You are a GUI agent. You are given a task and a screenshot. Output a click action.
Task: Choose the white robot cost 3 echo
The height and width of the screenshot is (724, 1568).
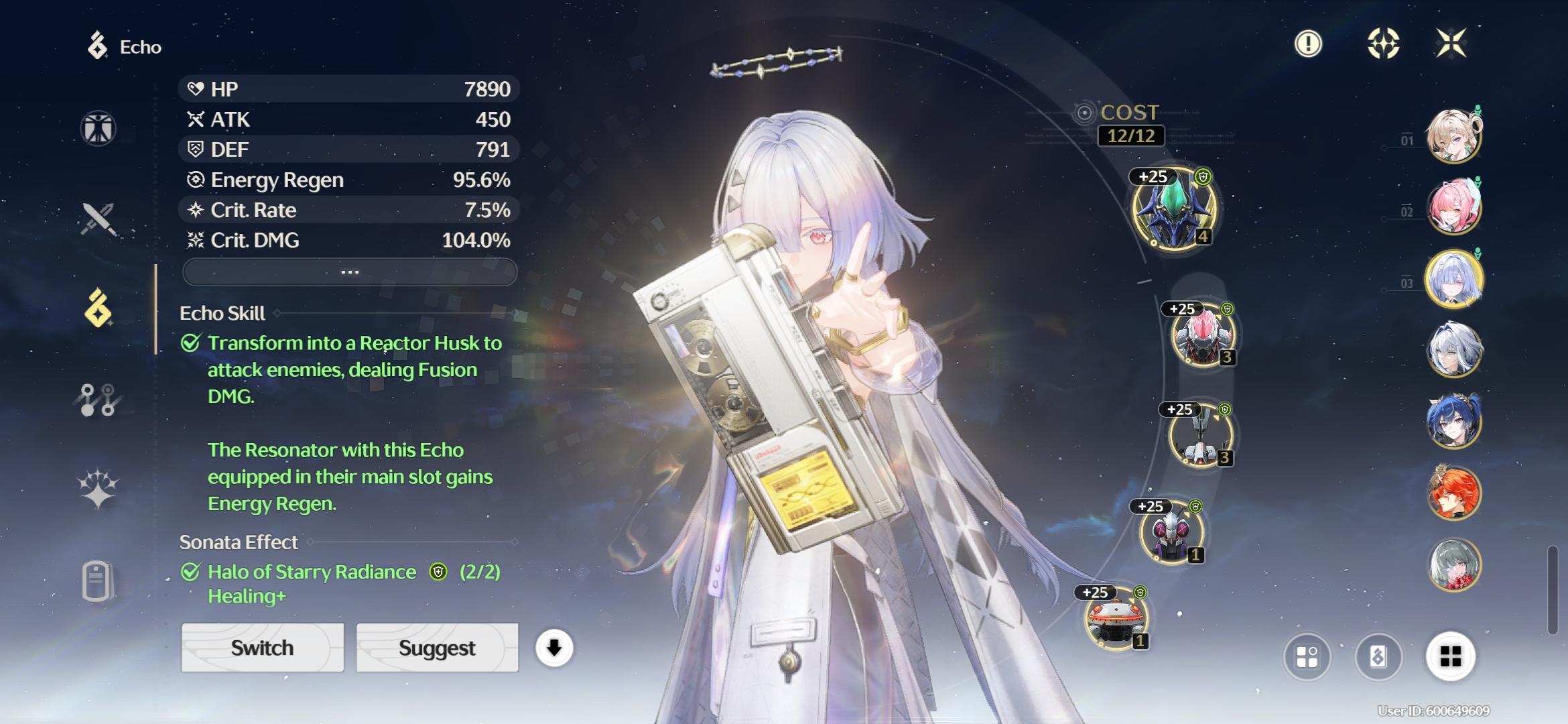(1200, 436)
